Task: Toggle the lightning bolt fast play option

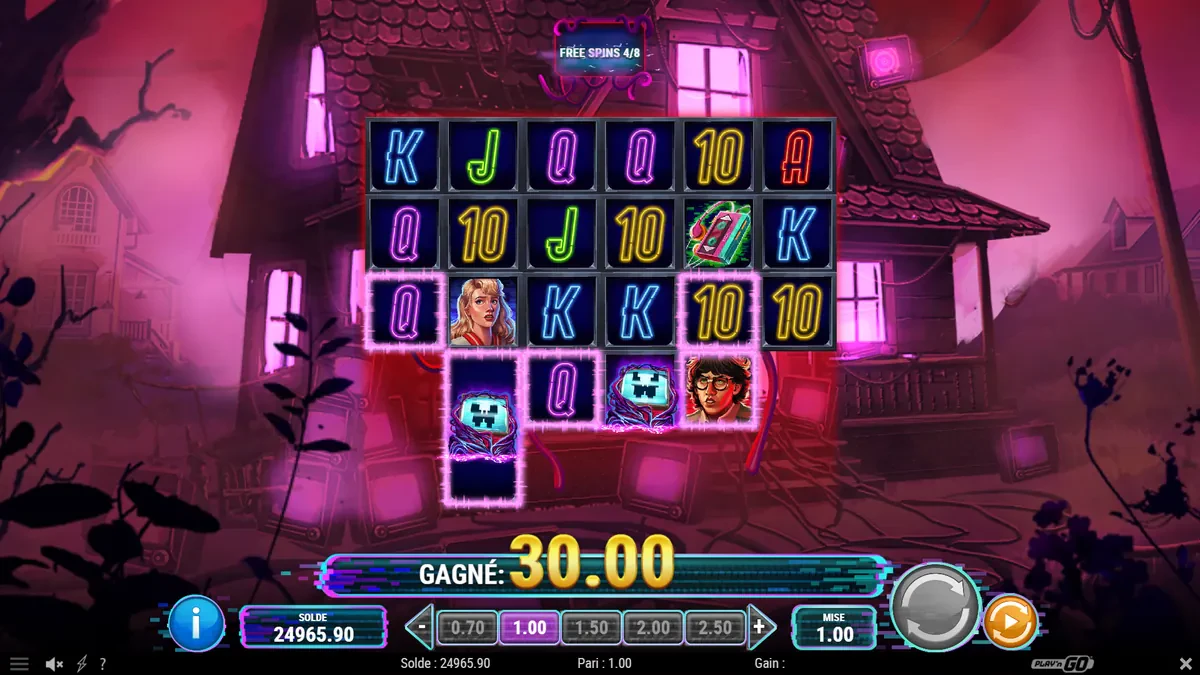Action: click(81, 664)
